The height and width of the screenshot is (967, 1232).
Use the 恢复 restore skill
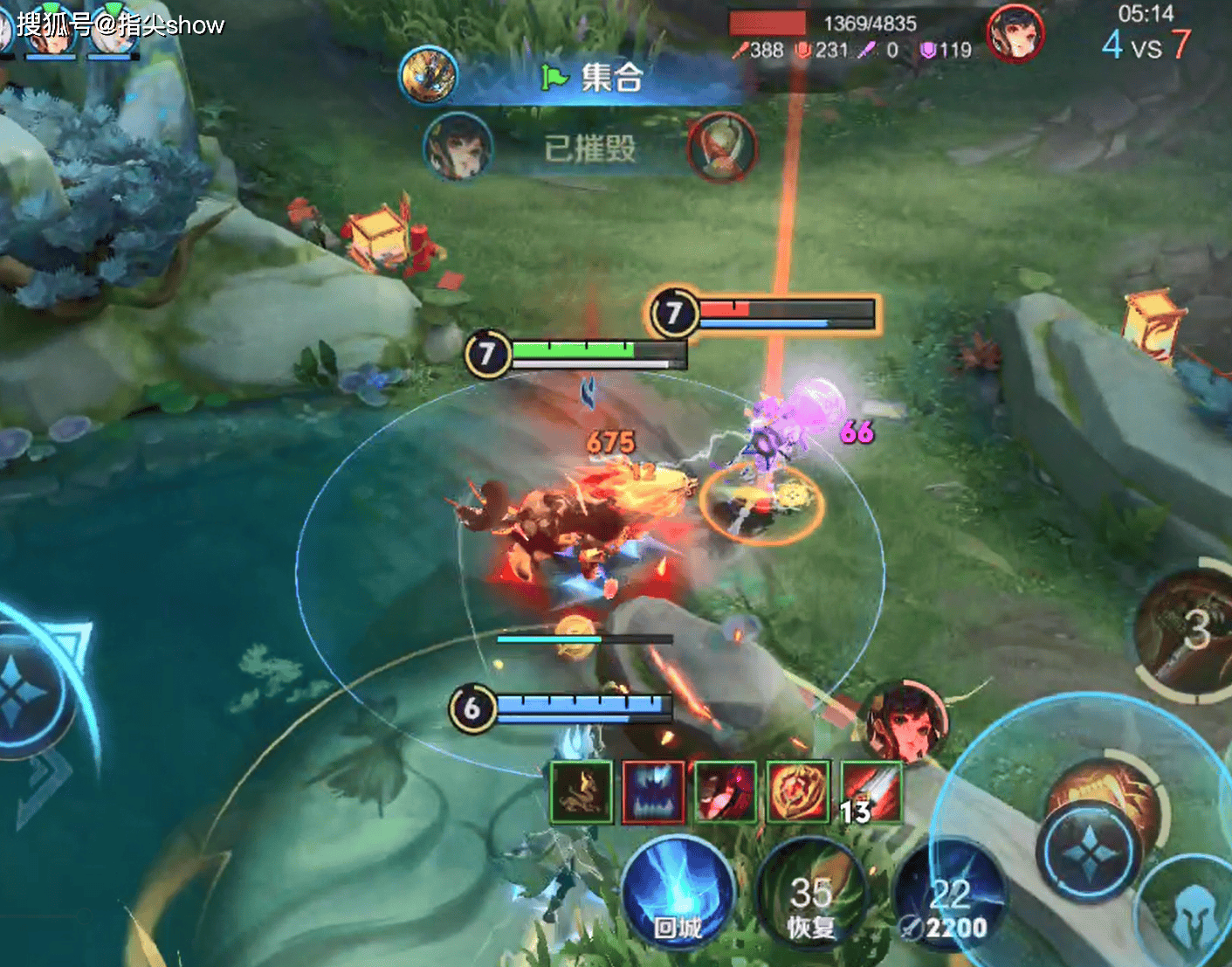pyautogui.click(x=809, y=895)
